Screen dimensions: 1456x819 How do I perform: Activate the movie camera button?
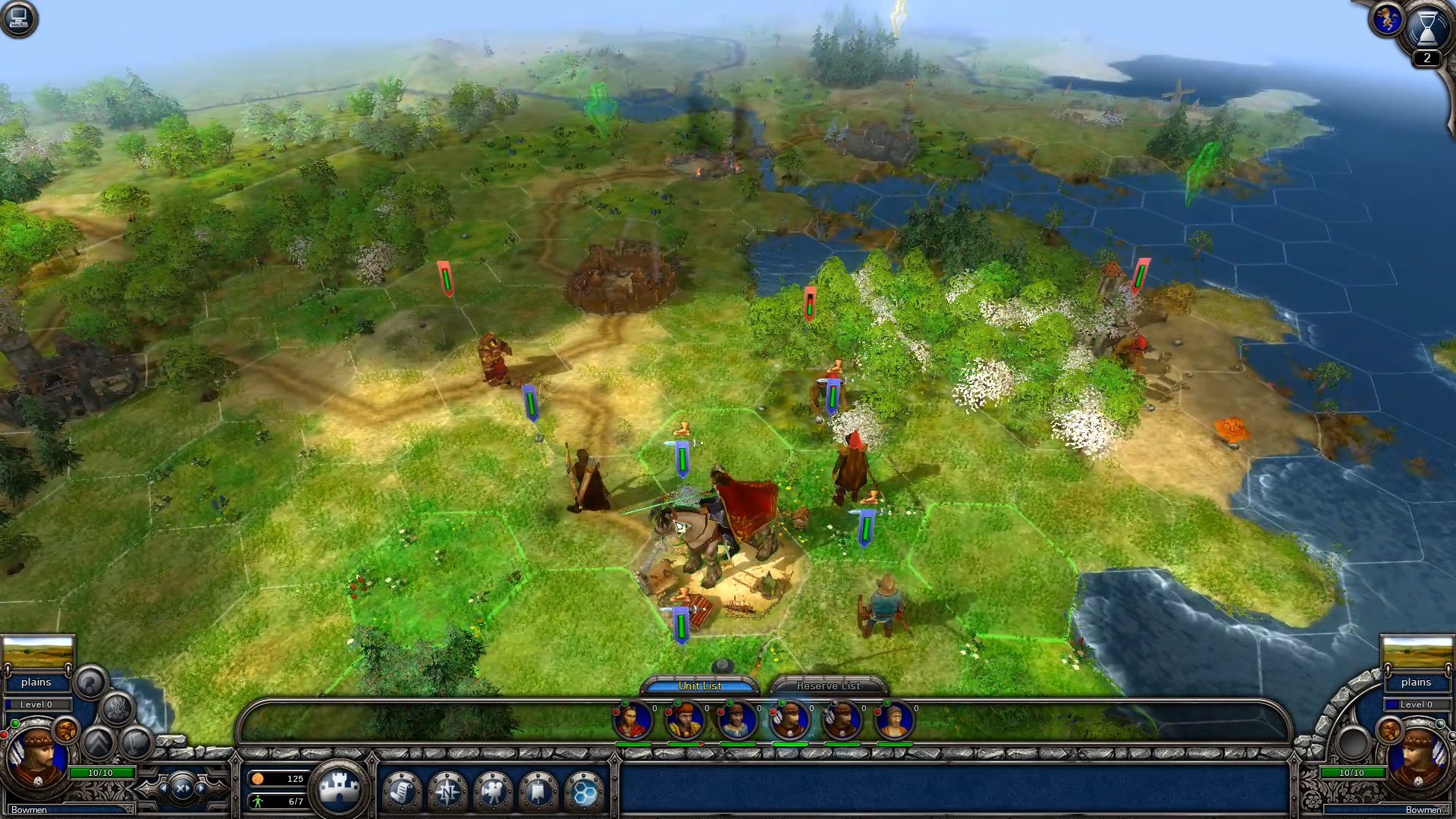[x=493, y=792]
